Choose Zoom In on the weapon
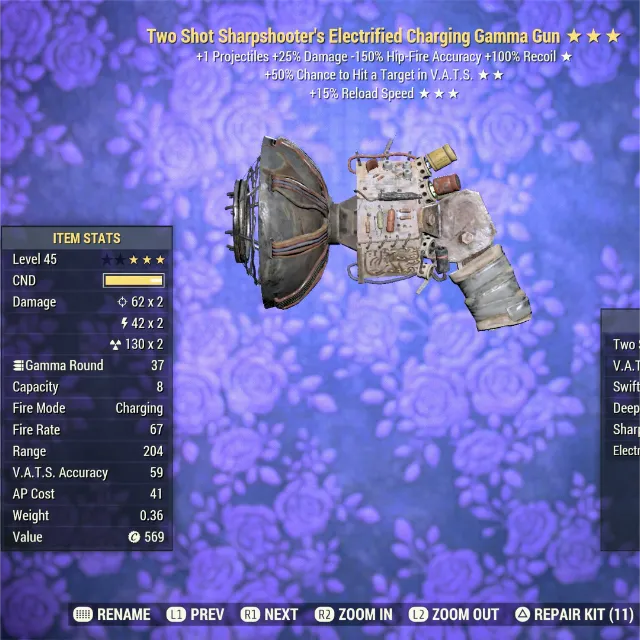Image resolution: width=640 pixels, height=640 pixels. point(353,615)
